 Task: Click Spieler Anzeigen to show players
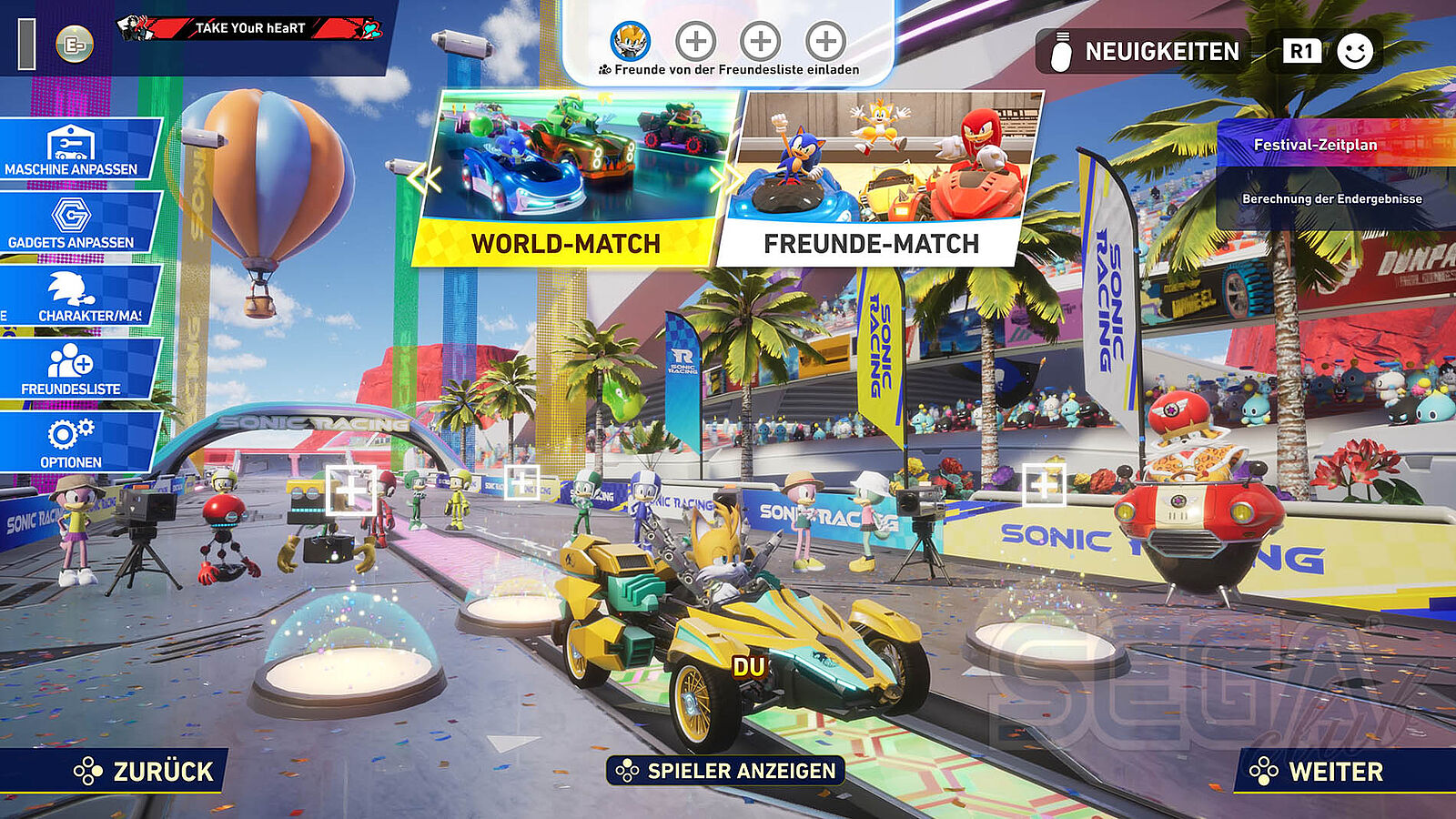point(725,771)
